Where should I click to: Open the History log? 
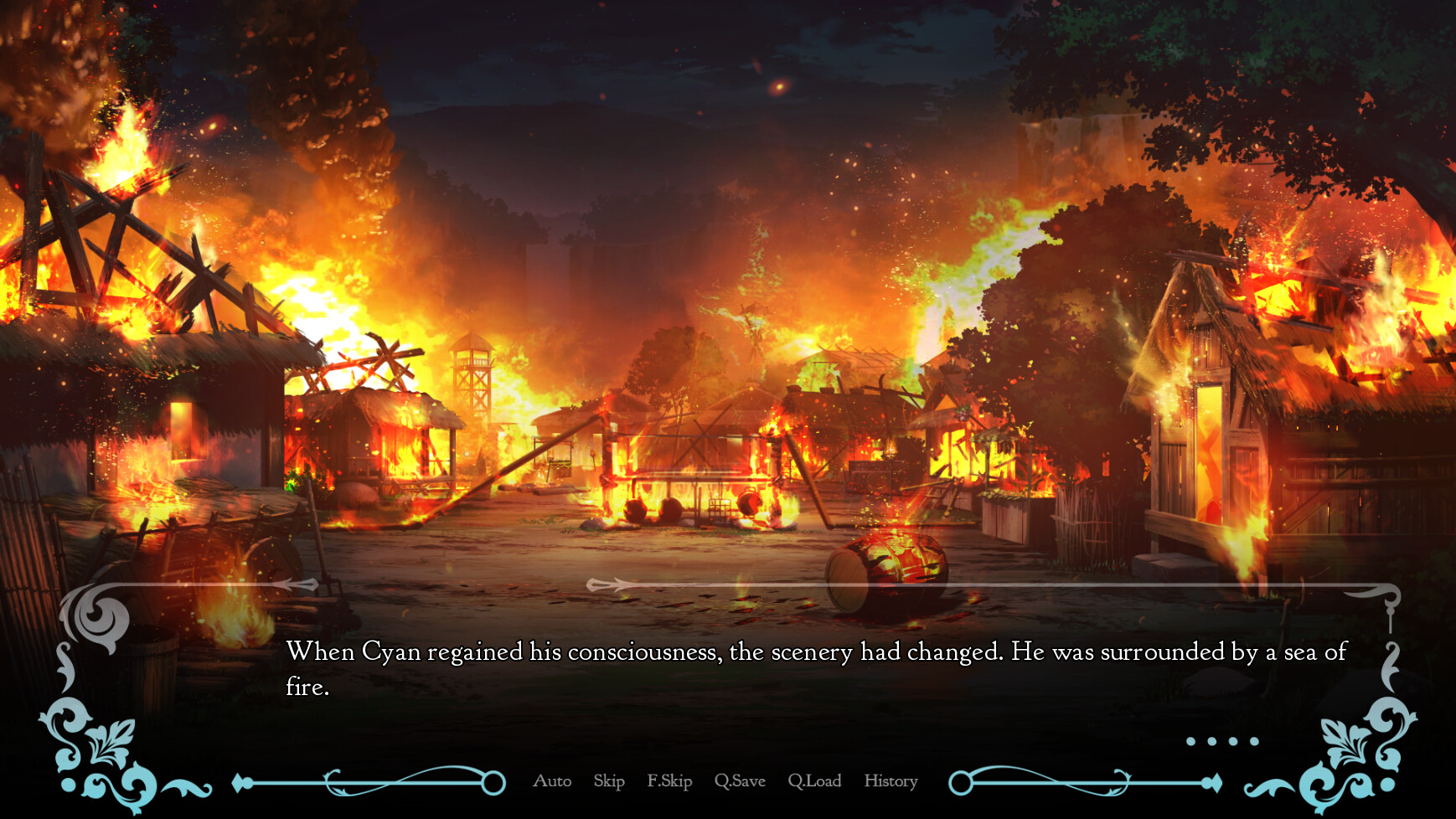[891, 780]
